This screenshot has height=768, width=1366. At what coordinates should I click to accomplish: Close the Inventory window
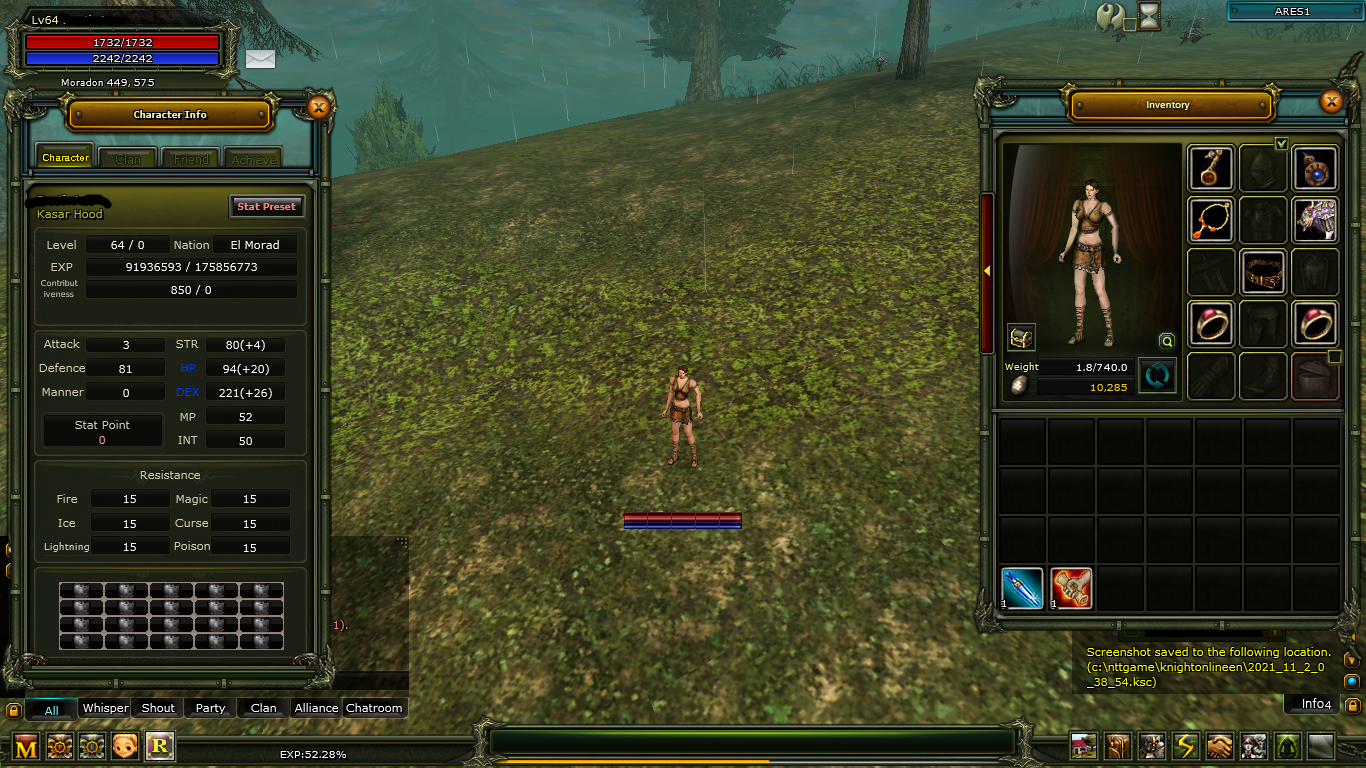(x=1331, y=101)
